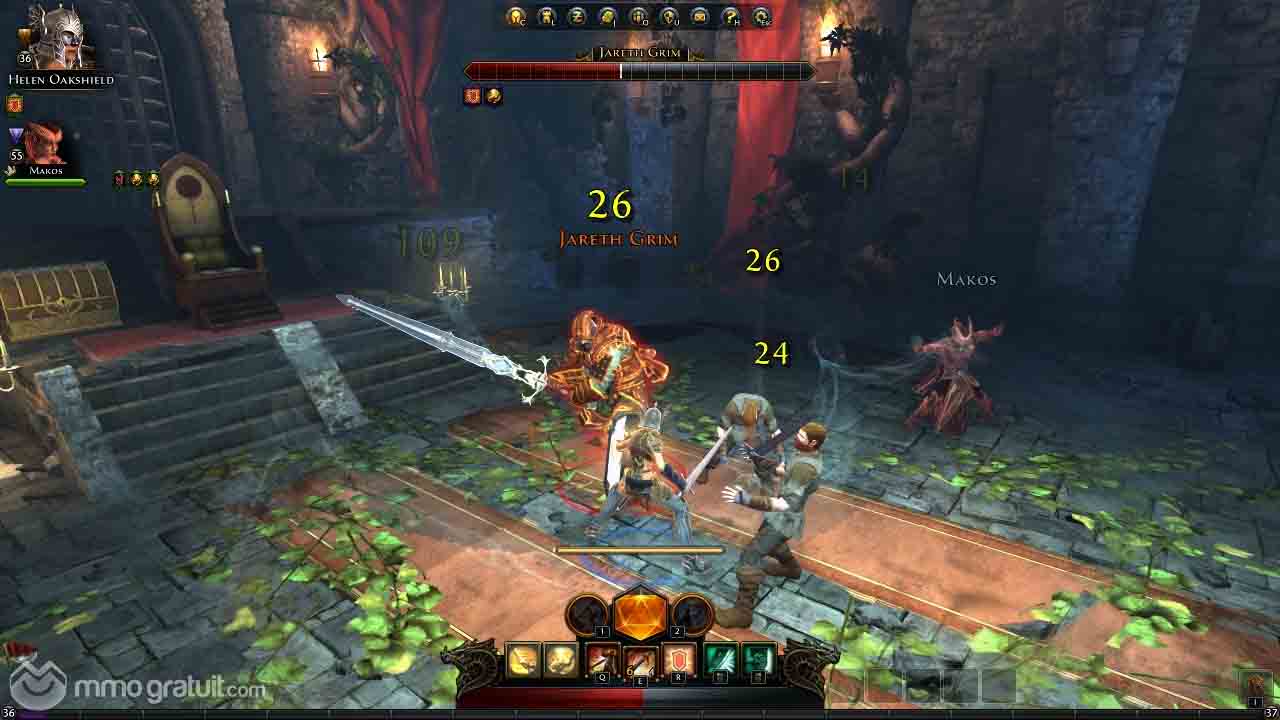
Task: Click the round action slot labelled 2
Action: (690, 614)
